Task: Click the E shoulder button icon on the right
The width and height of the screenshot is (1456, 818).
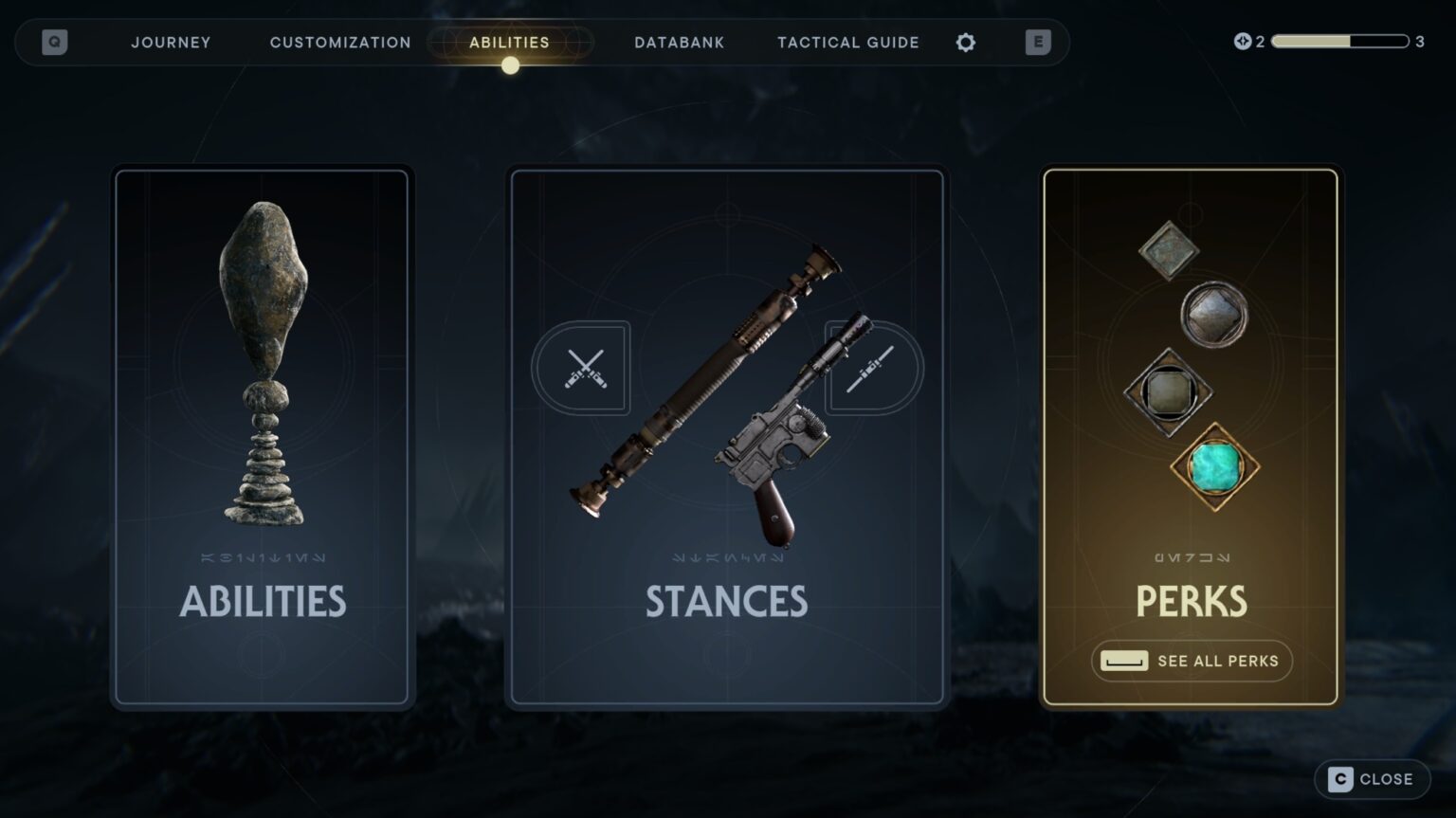Action: pyautogui.click(x=1038, y=42)
